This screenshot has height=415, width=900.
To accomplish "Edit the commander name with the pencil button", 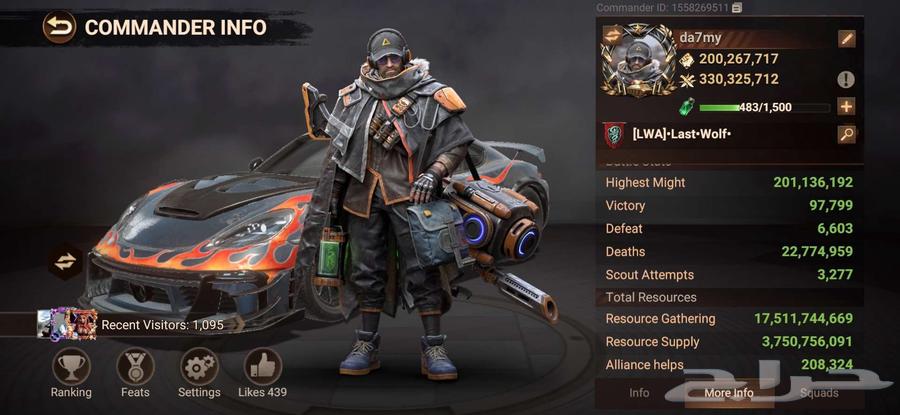I will tap(847, 39).
